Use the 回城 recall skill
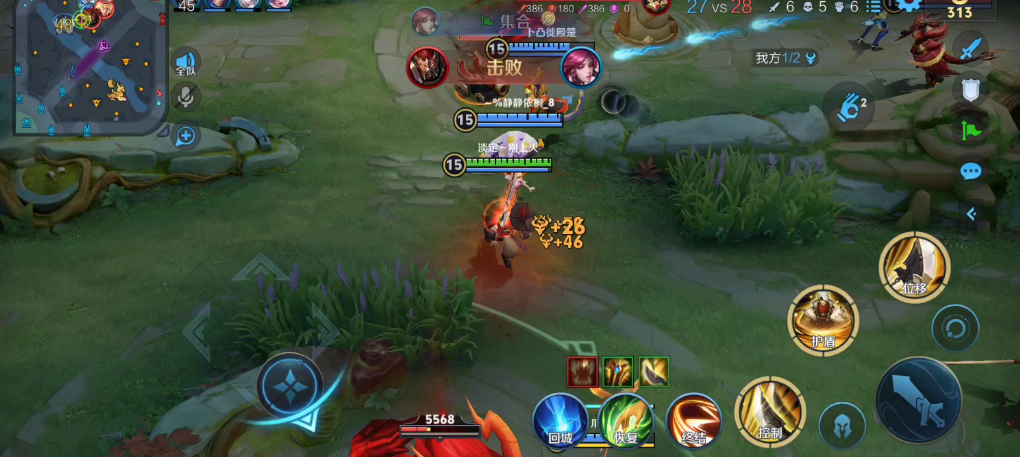Viewport: 1020px width, 457px height. (560, 418)
